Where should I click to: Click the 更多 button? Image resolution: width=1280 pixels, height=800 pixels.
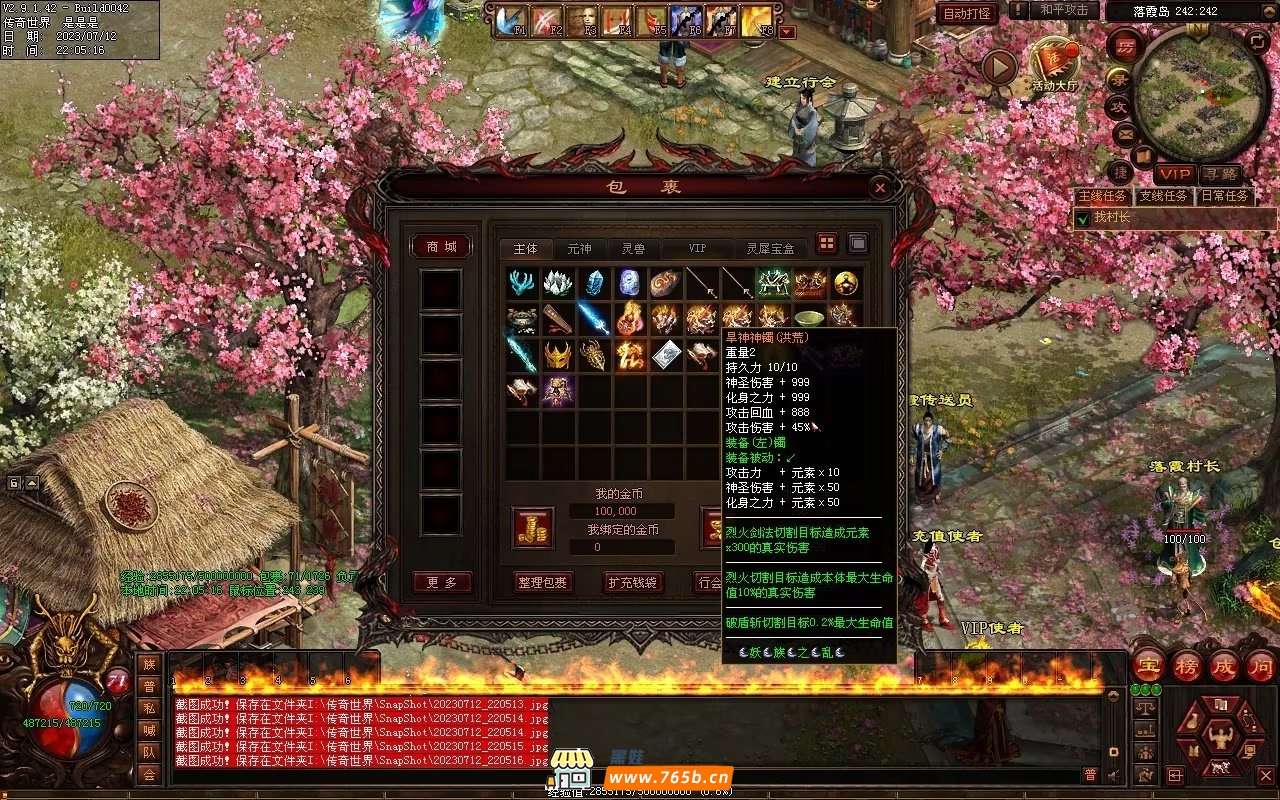(441, 582)
